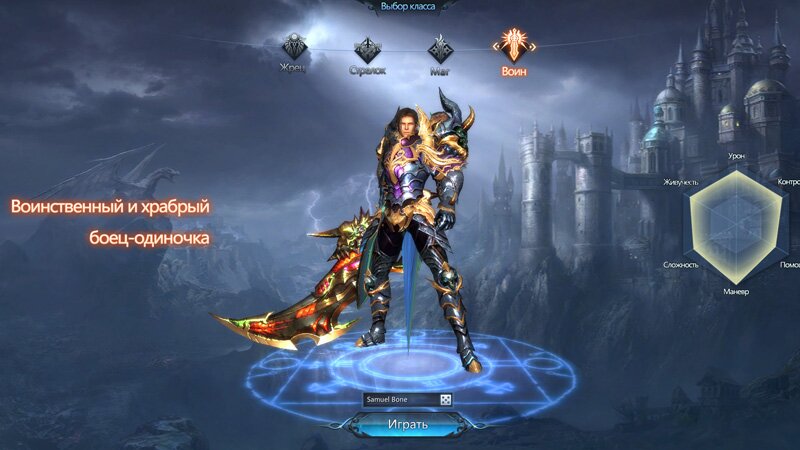Viewport: 800px width, 450px height.
Task: Click the character name field
Action: click(x=401, y=400)
